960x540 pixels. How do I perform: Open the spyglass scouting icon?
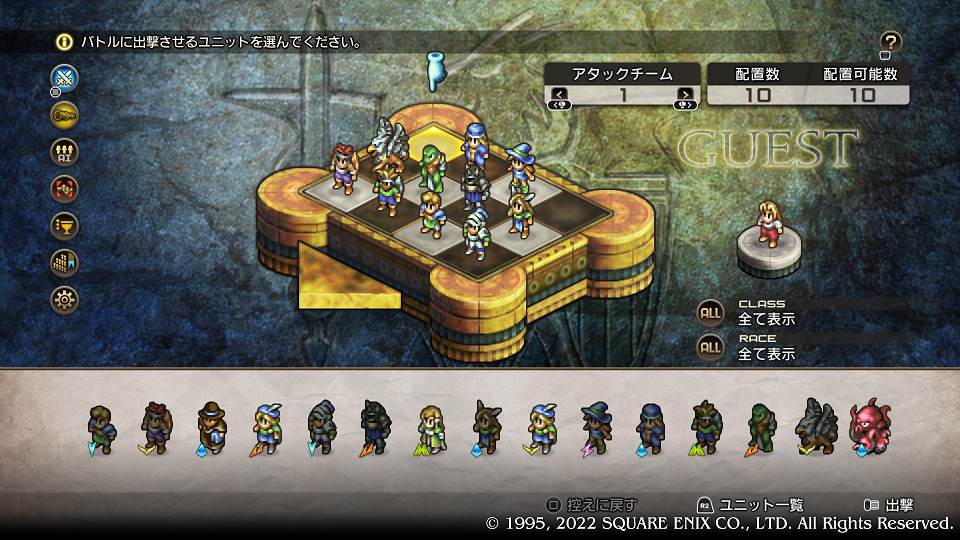click(x=65, y=115)
